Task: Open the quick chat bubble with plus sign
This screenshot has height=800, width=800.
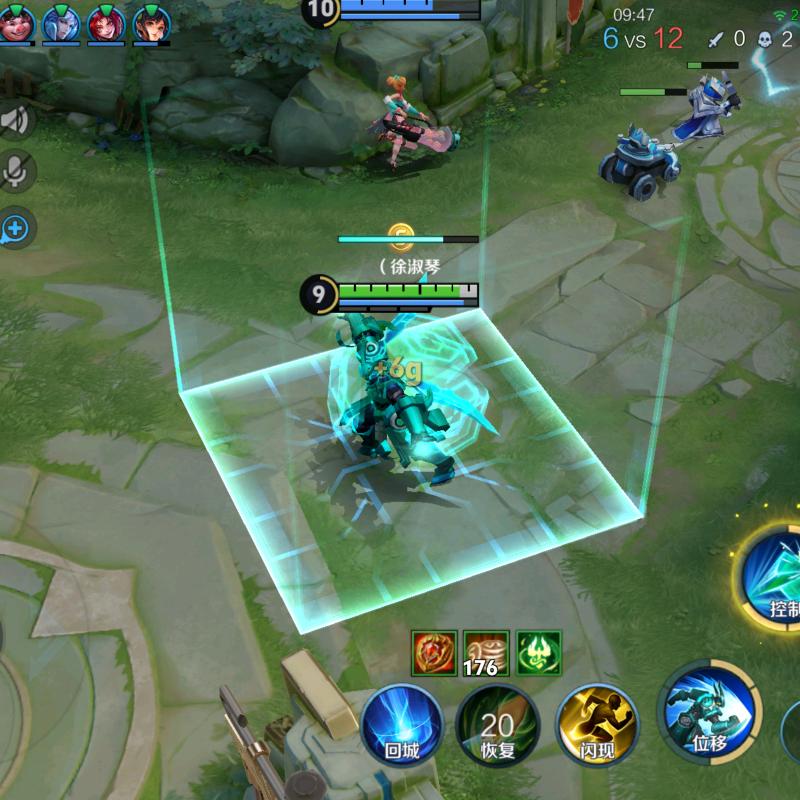Action: pyautogui.click(x=16, y=230)
